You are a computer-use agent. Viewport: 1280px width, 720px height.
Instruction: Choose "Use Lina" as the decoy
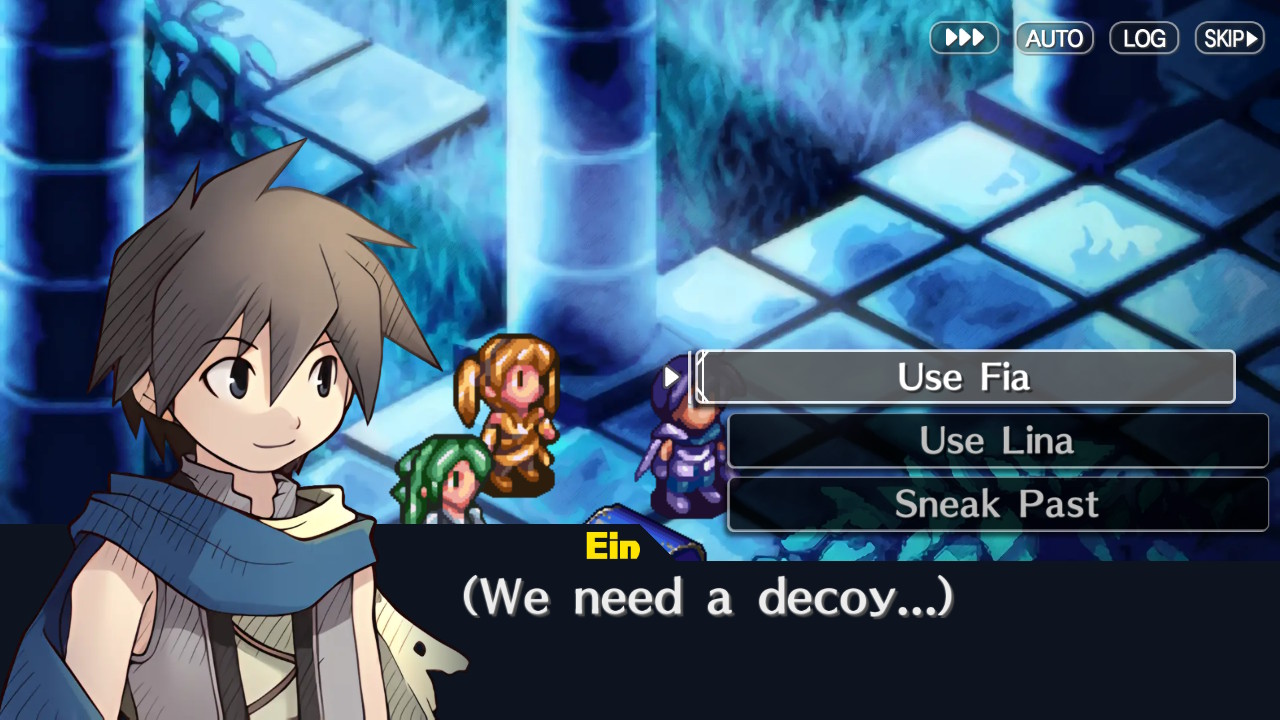(x=997, y=440)
